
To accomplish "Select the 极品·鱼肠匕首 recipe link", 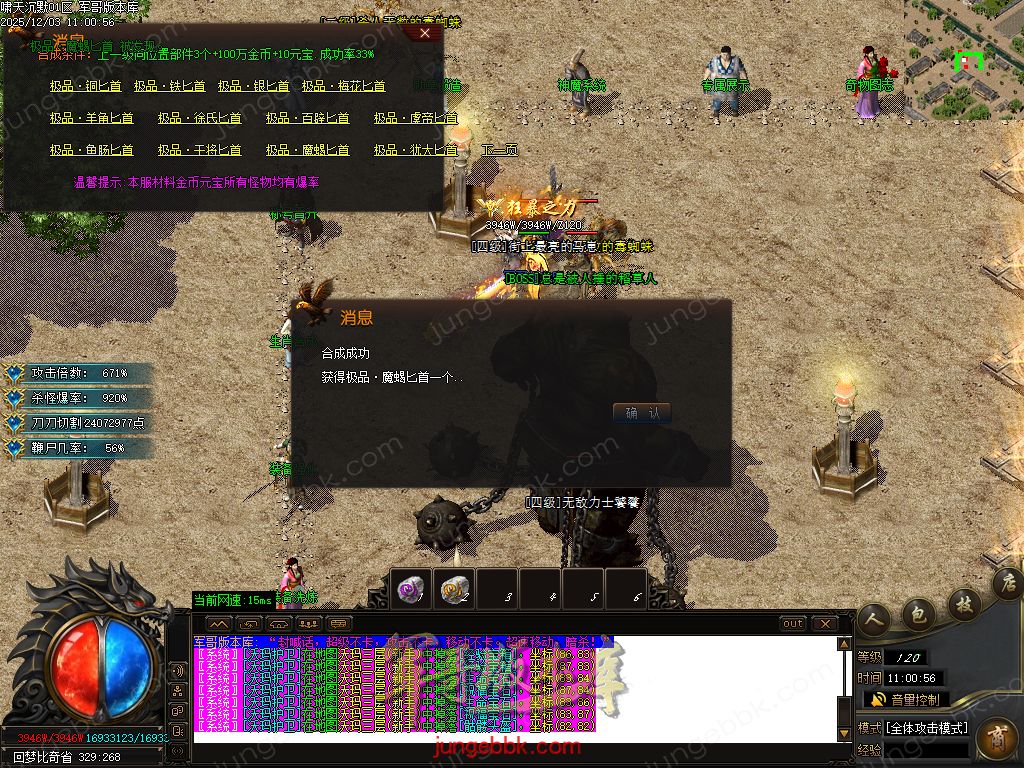I will [91, 151].
